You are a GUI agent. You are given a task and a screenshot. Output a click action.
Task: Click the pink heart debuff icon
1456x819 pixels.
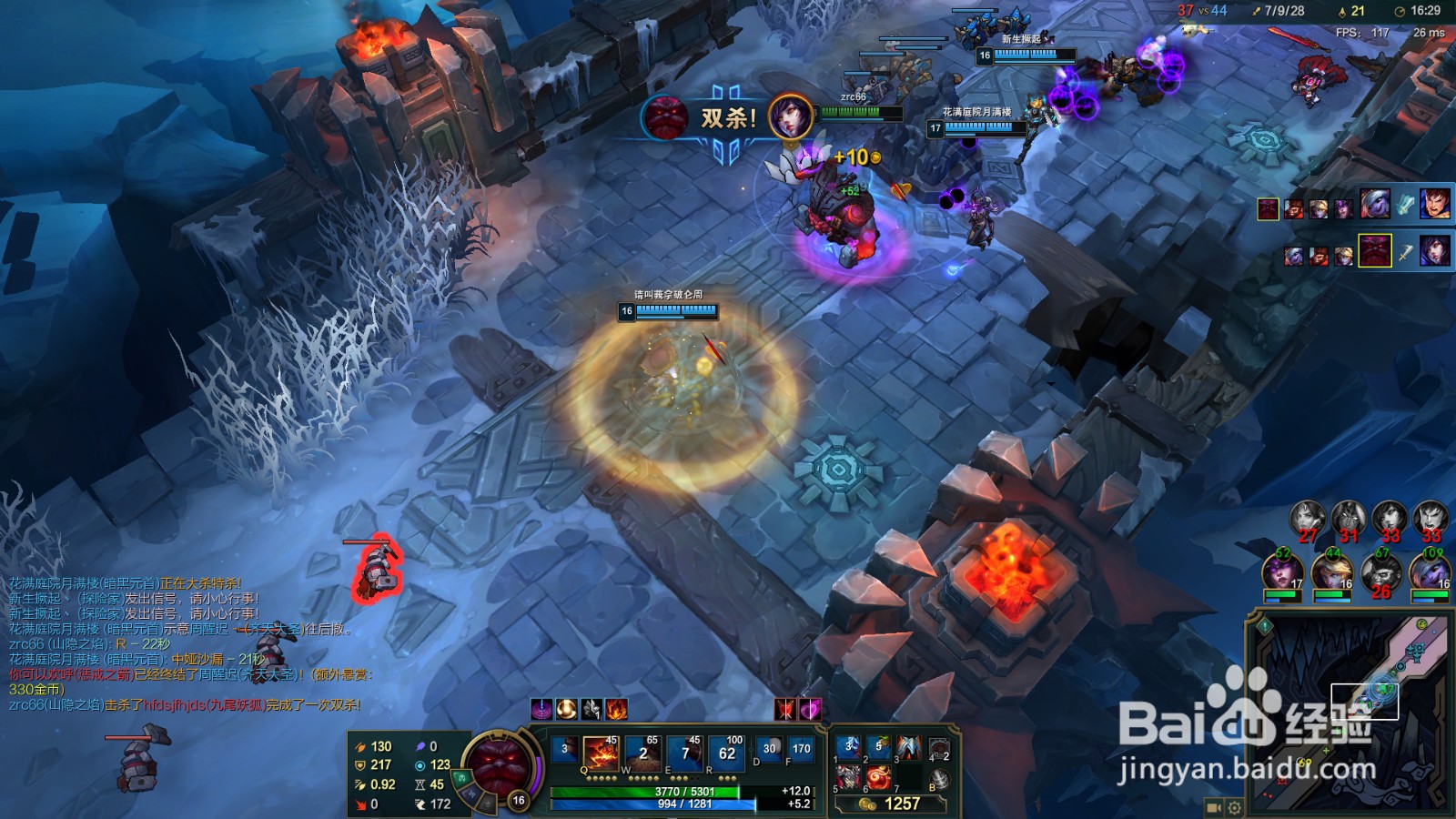[809, 709]
